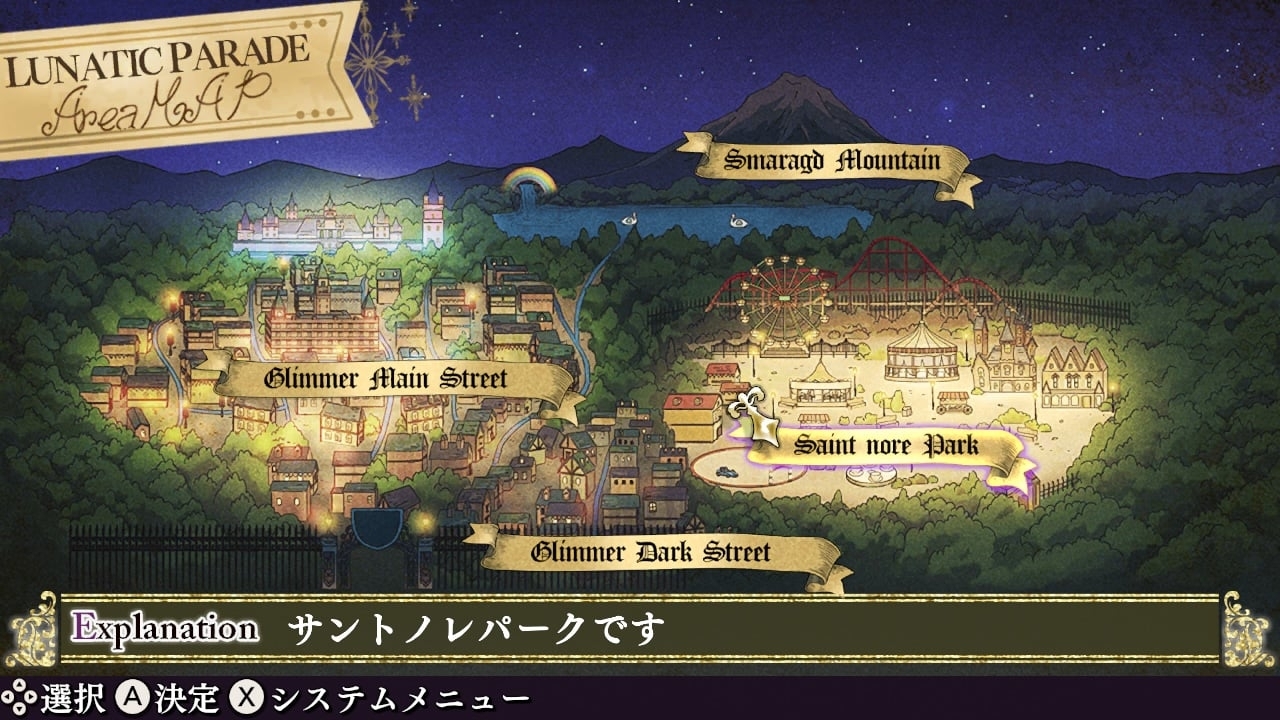Select the Smaragd Mountain location banner
The width and height of the screenshot is (1280, 720).
[x=832, y=160]
